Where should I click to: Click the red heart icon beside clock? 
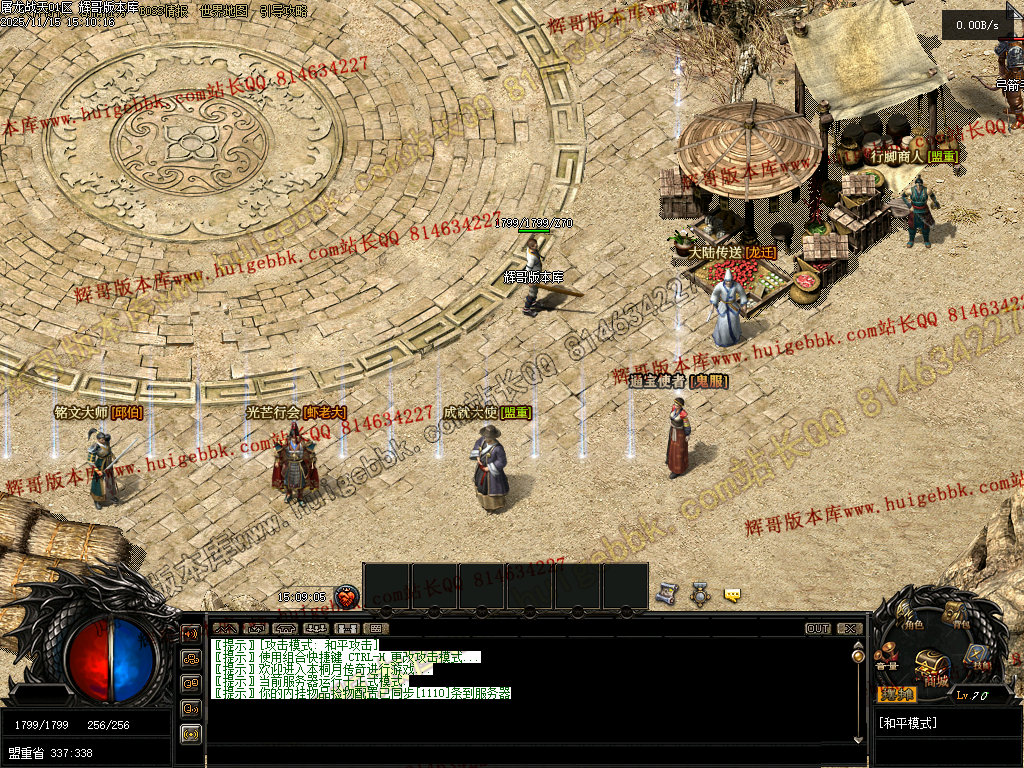pyautogui.click(x=346, y=597)
